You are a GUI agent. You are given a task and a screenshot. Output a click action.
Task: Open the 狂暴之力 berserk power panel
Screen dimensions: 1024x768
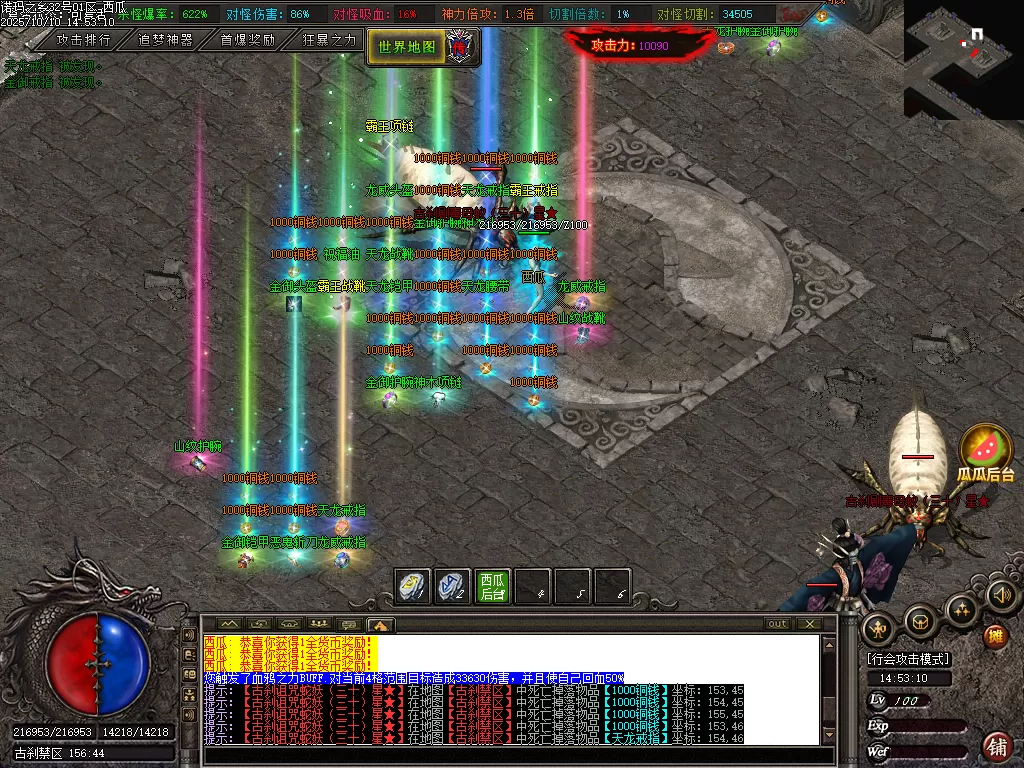329,40
